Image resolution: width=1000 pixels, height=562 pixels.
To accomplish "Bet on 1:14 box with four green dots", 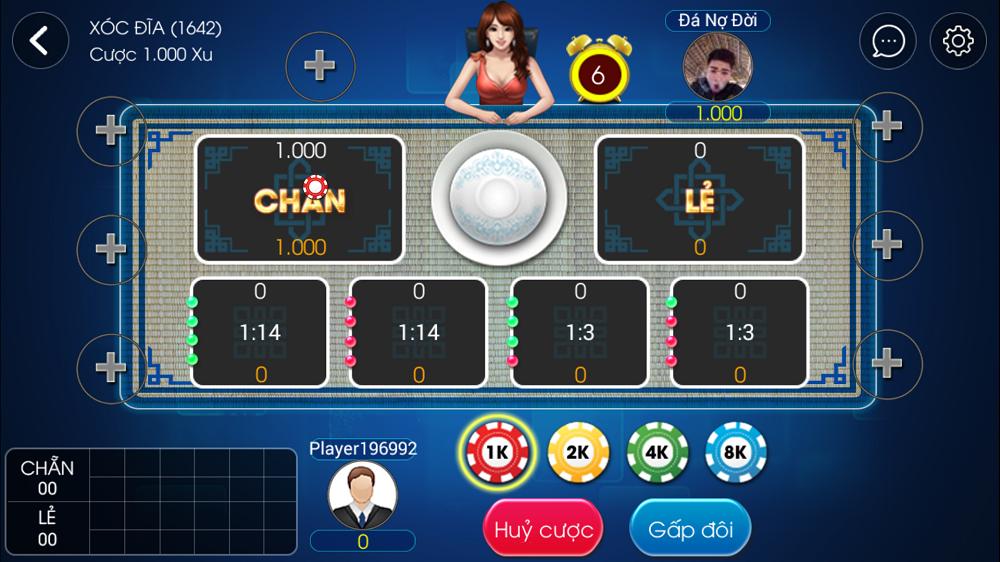I will (260, 332).
